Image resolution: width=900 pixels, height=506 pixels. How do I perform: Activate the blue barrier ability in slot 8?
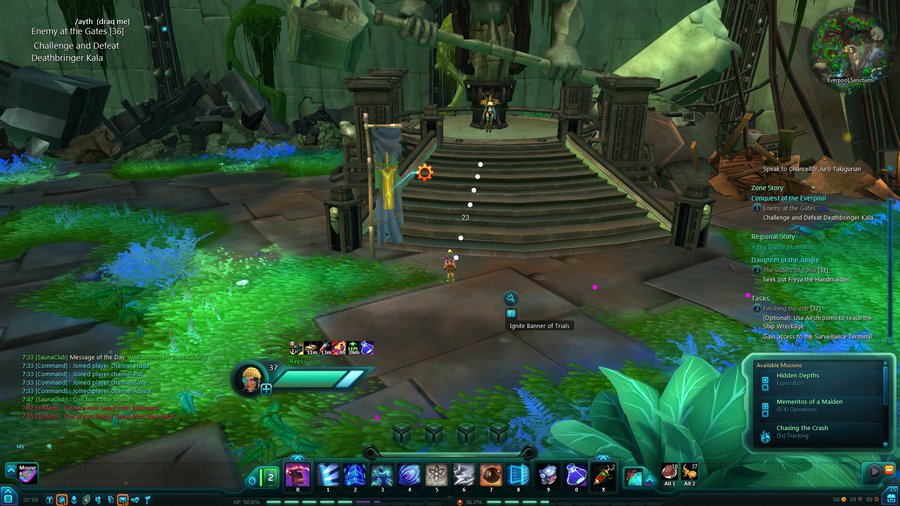(x=518, y=475)
